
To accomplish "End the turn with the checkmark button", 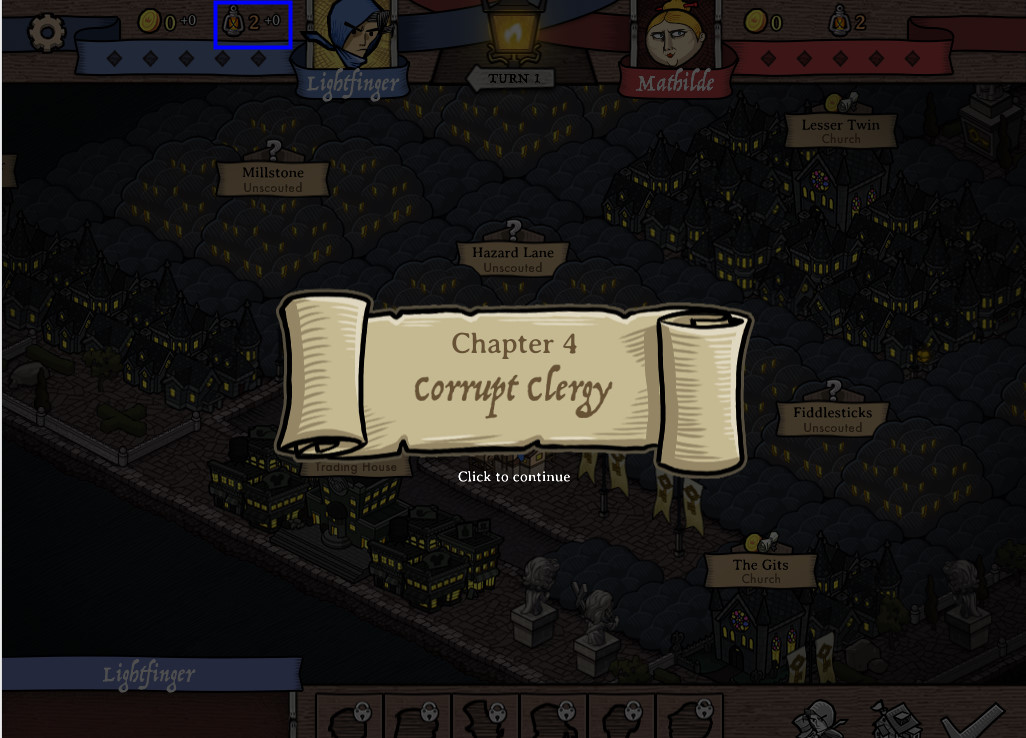I will [972, 718].
